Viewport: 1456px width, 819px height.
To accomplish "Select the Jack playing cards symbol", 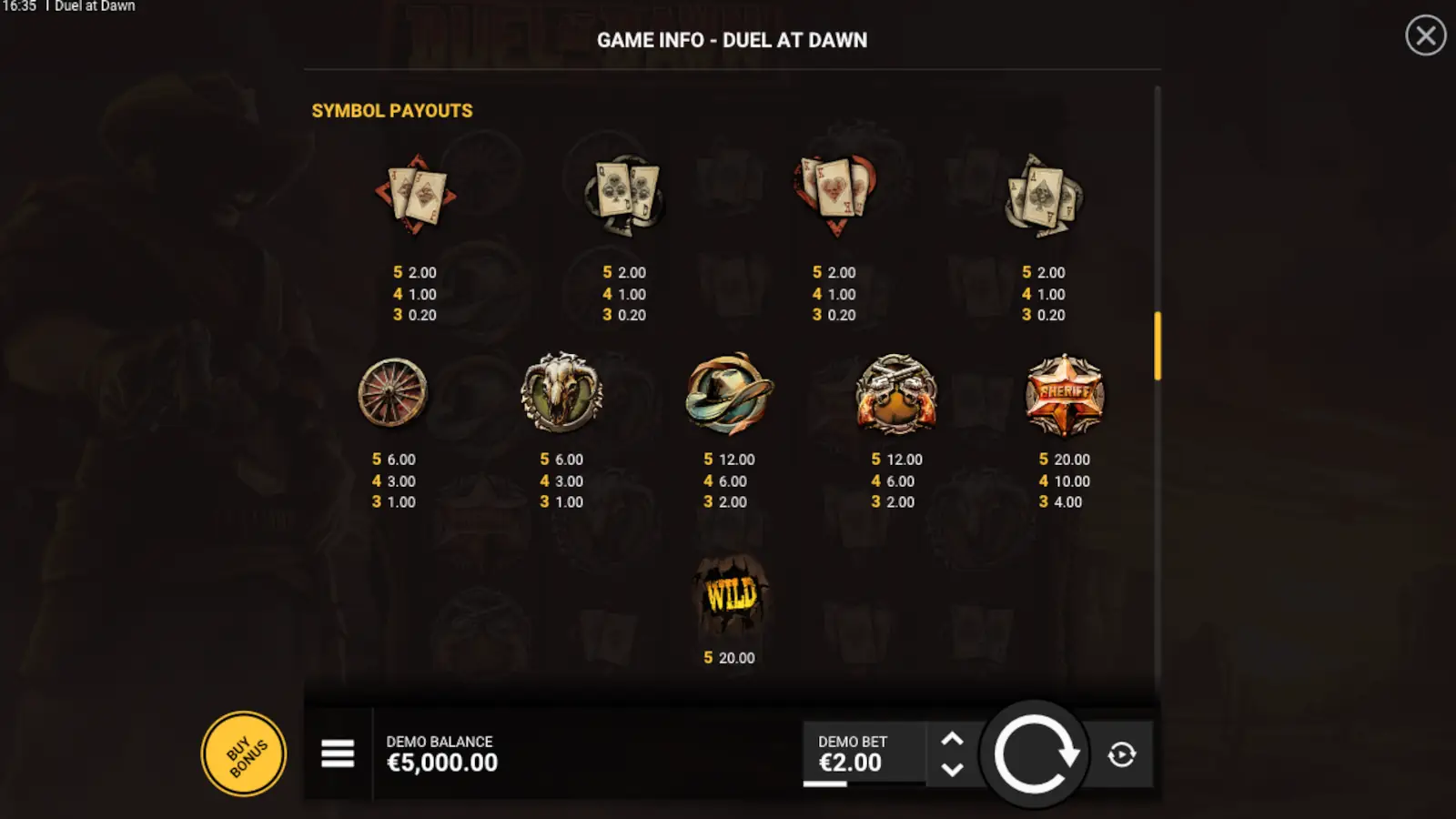I will (417, 196).
